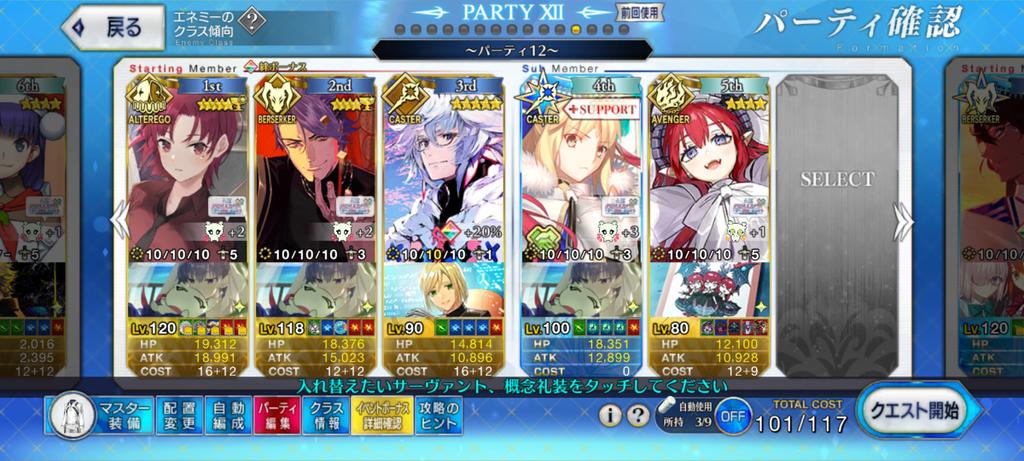Viewport: 1024px width, 461px height.
Task: Click the info 'i' icon
Action: click(x=610, y=415)
